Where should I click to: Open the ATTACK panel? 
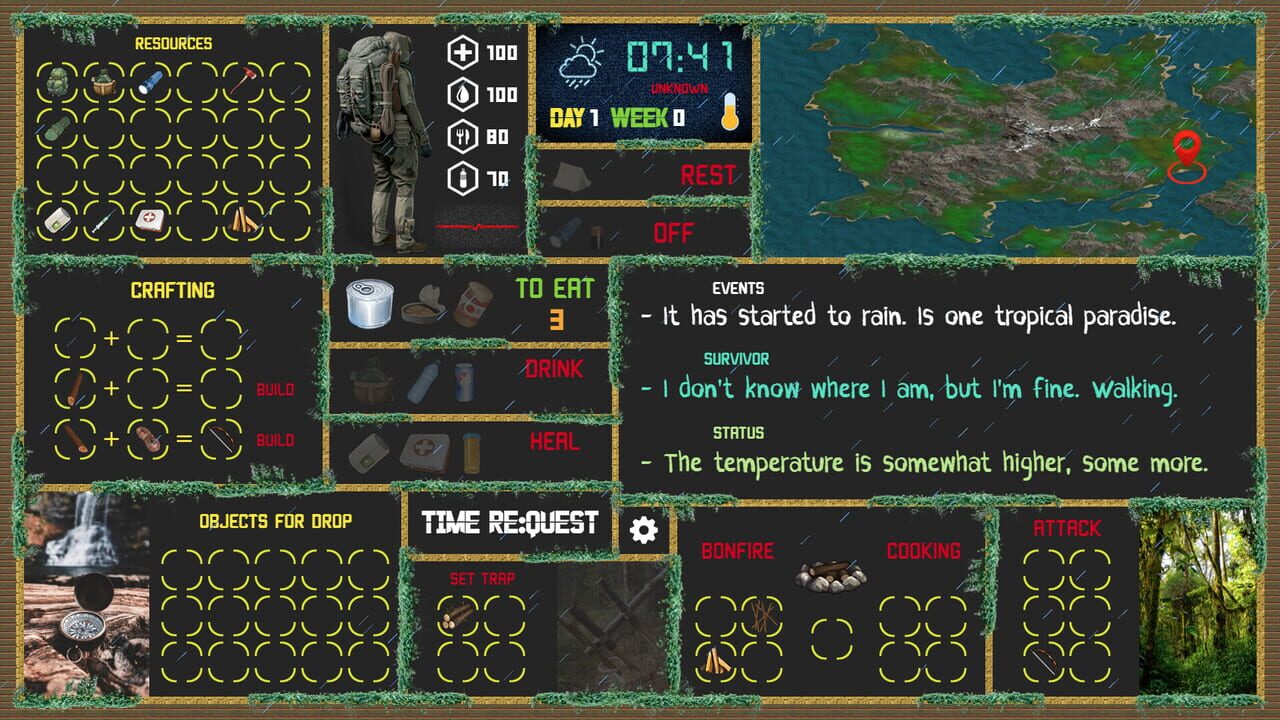[1068, 528]
